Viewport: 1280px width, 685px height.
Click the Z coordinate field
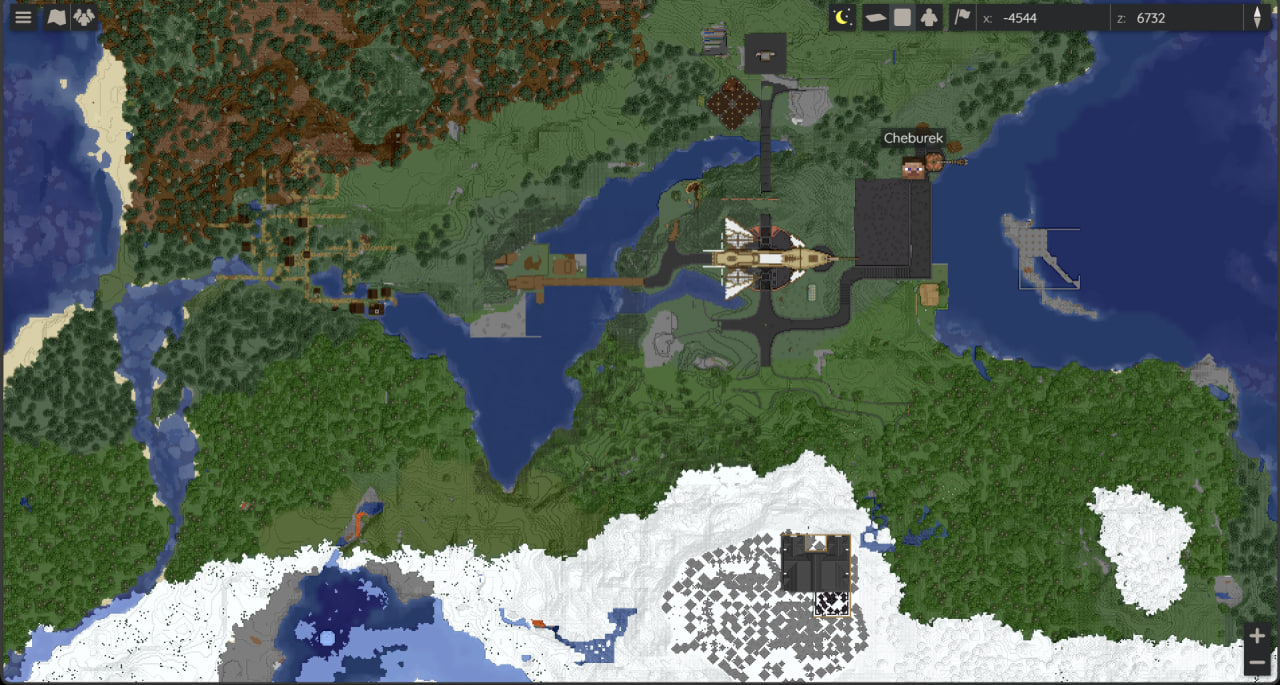click(x=1180, y=18)
